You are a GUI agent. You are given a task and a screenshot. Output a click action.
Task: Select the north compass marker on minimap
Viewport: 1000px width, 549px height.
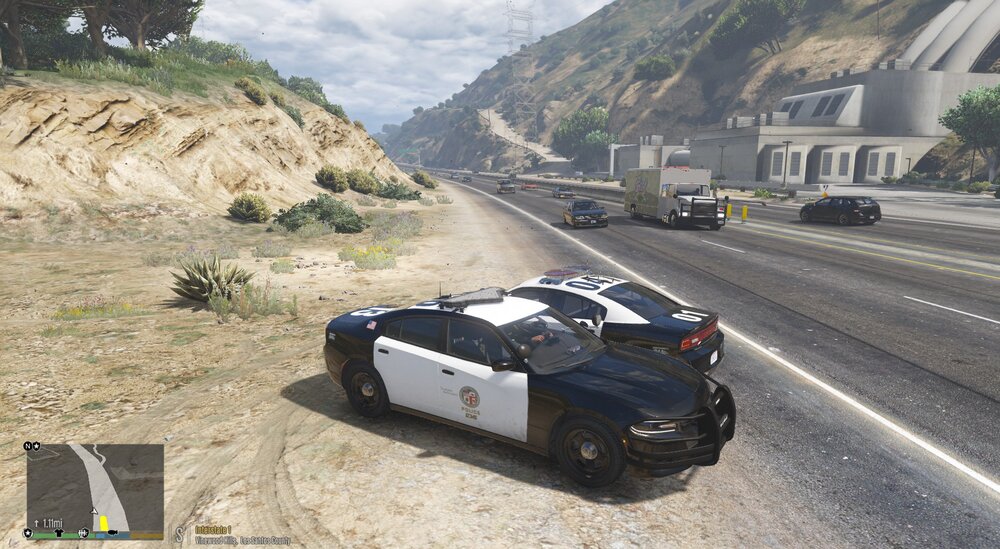(x=27, y=446)
